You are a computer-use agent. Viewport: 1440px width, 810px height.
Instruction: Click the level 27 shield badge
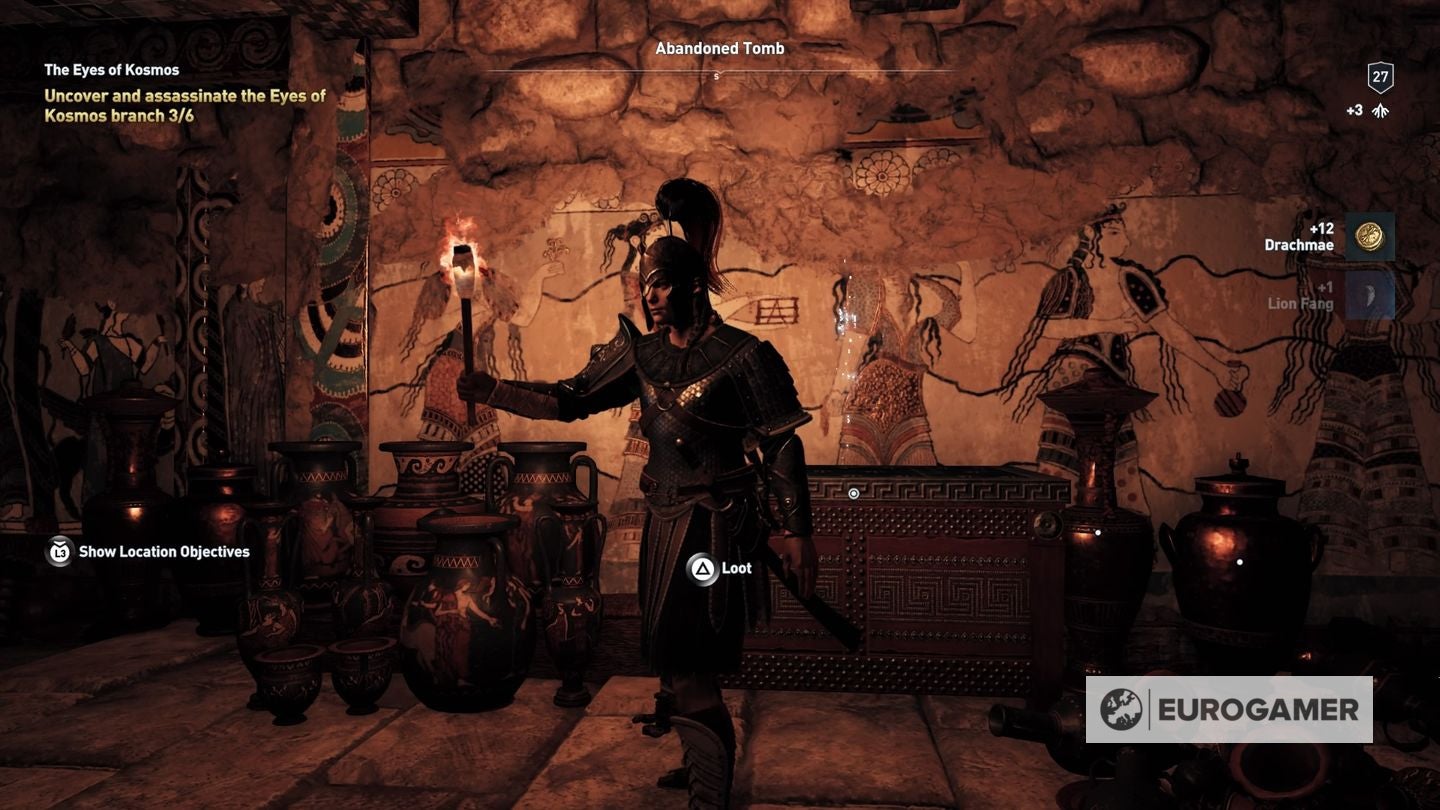[1381, 75]
